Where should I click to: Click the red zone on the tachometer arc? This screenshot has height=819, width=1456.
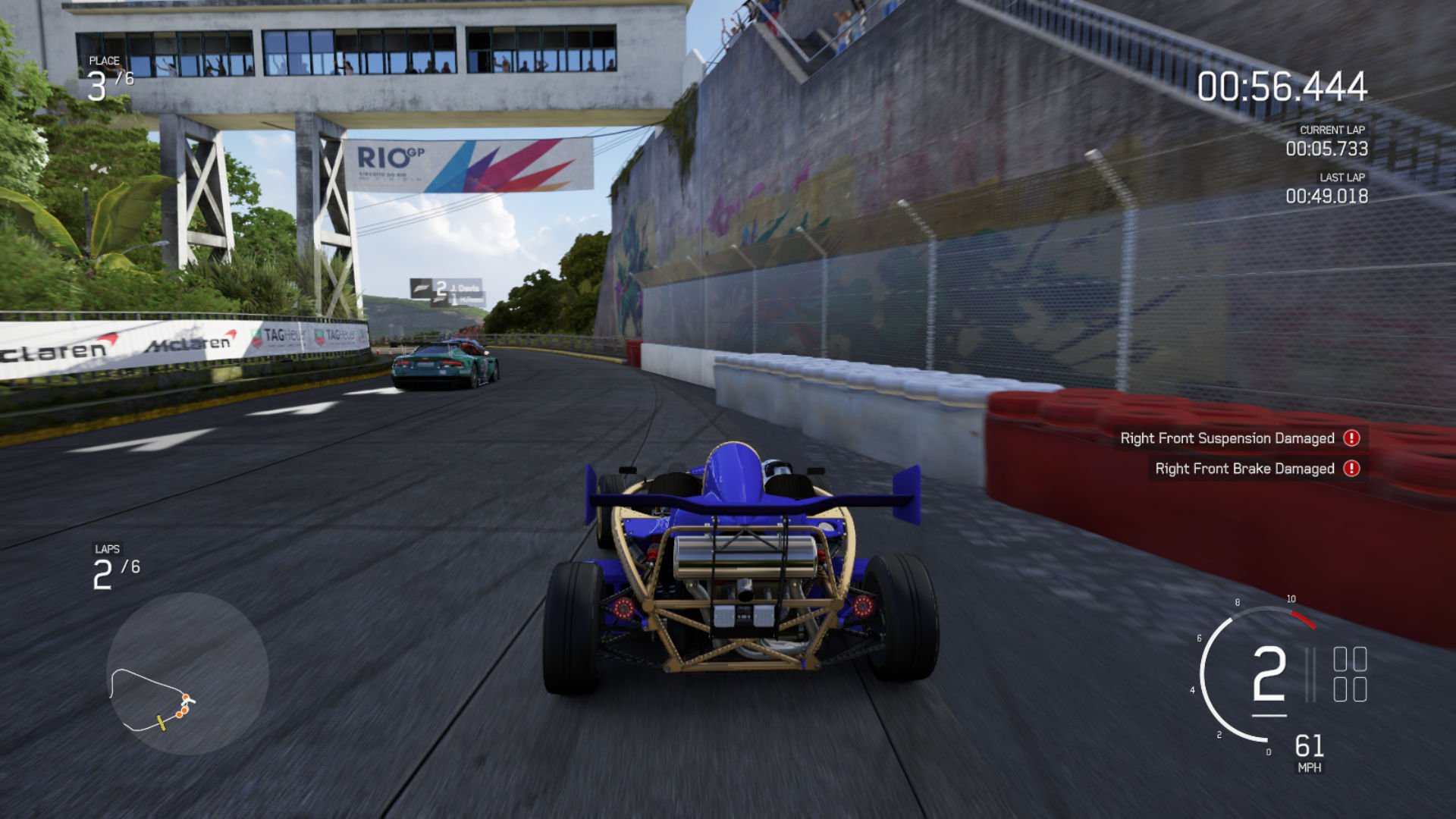pos(1302,620)
